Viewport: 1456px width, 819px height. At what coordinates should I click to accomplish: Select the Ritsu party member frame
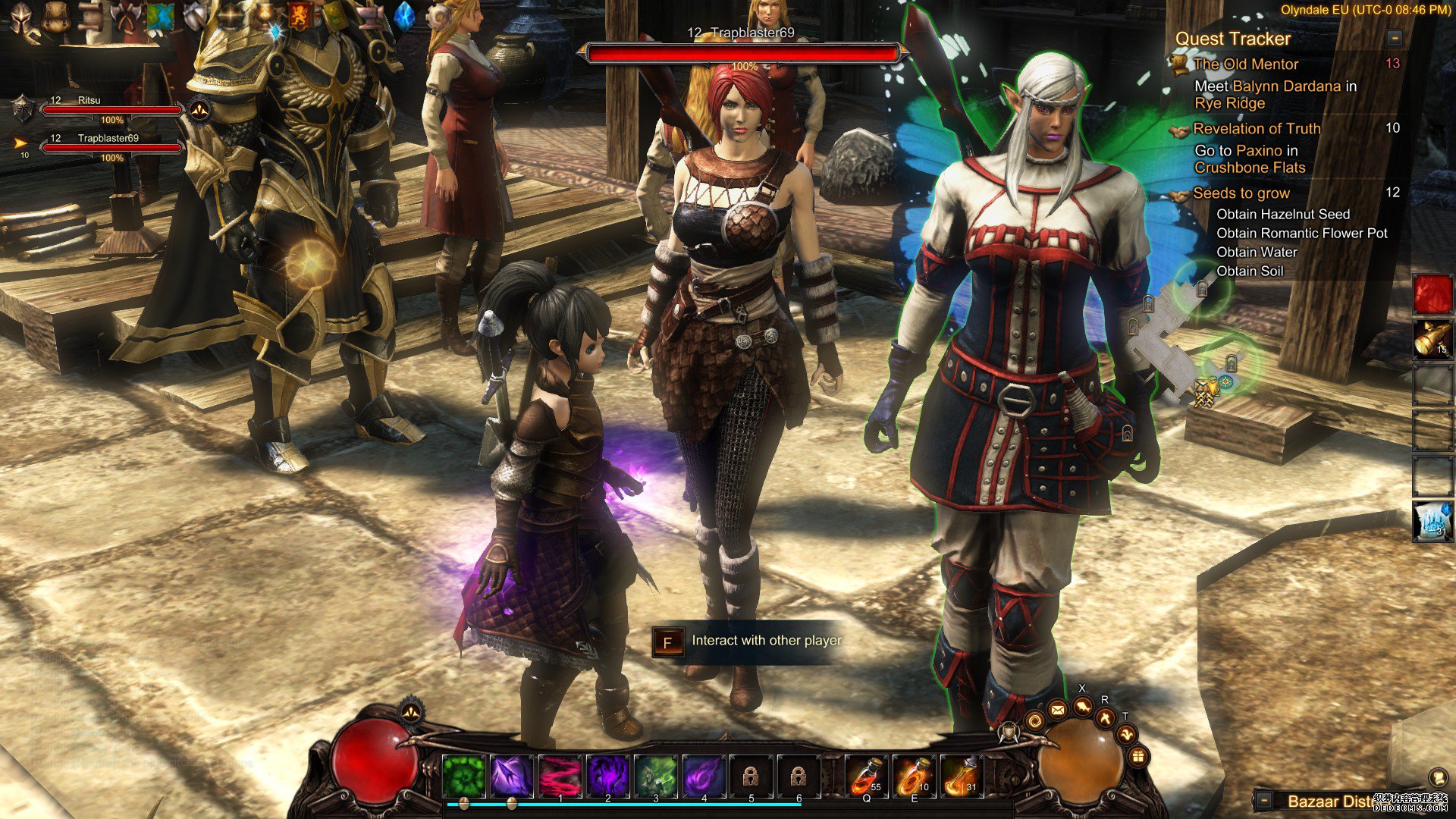click(x=111, y=109)
